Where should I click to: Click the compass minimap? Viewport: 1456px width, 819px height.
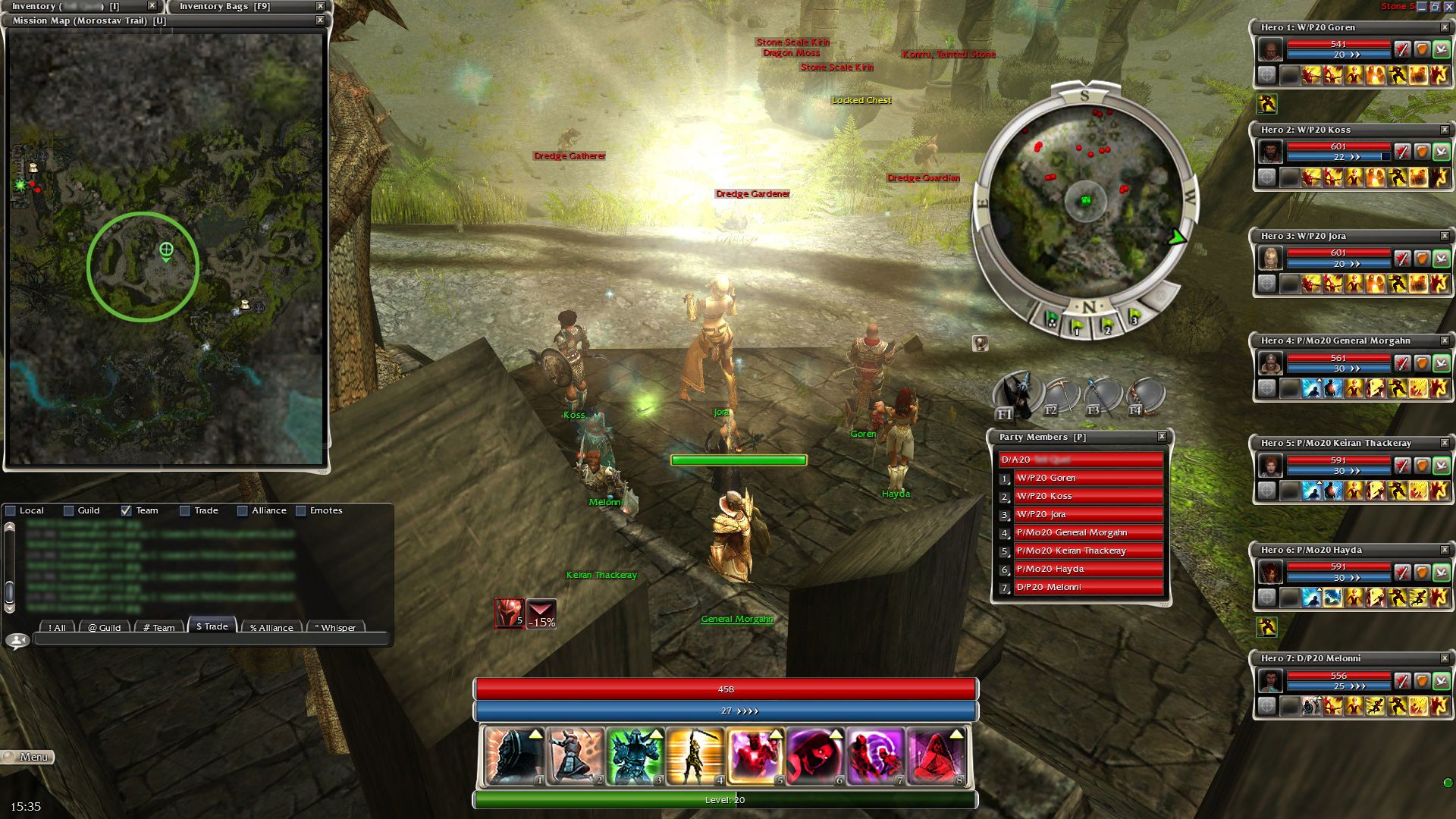click(x=1085, y=201)
